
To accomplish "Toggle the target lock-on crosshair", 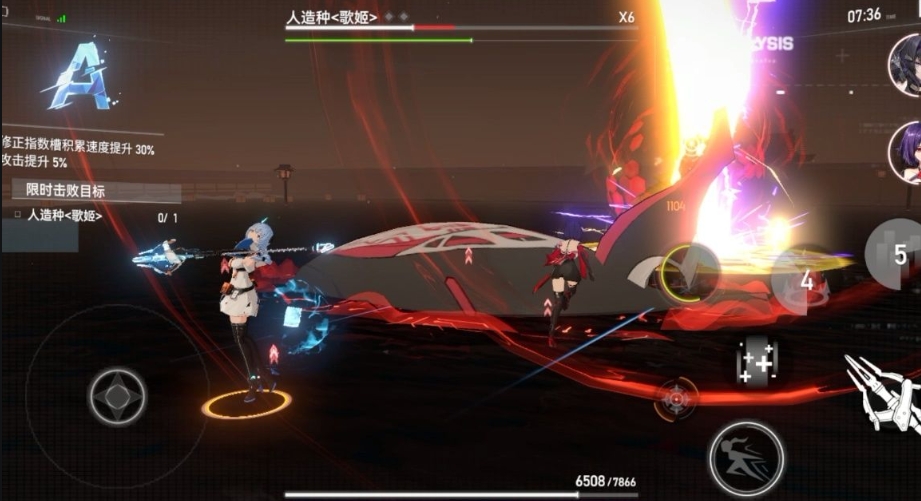I will (676, 398).
